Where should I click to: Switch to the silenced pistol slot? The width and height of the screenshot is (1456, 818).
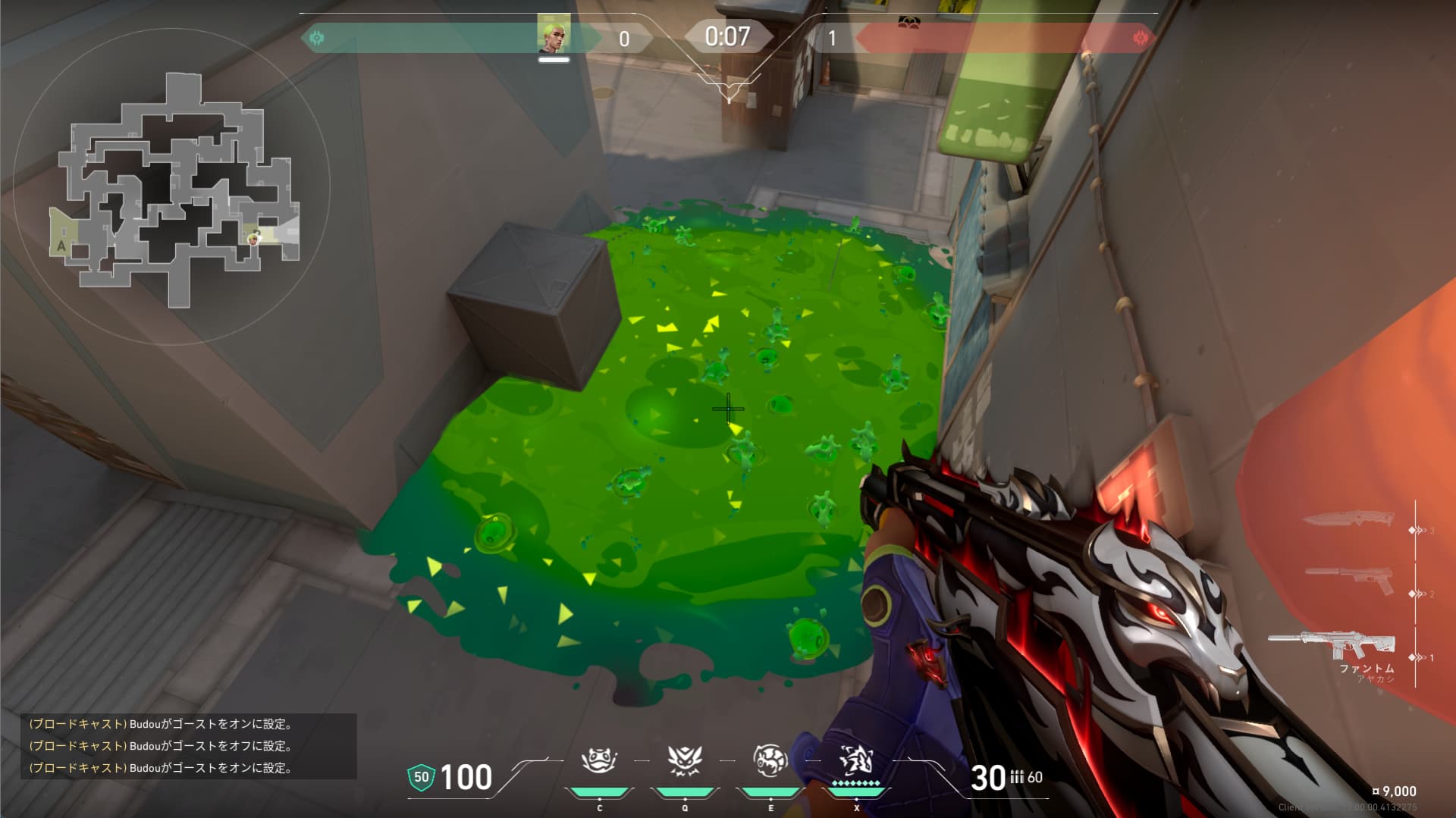click(x=1350, y=580)
